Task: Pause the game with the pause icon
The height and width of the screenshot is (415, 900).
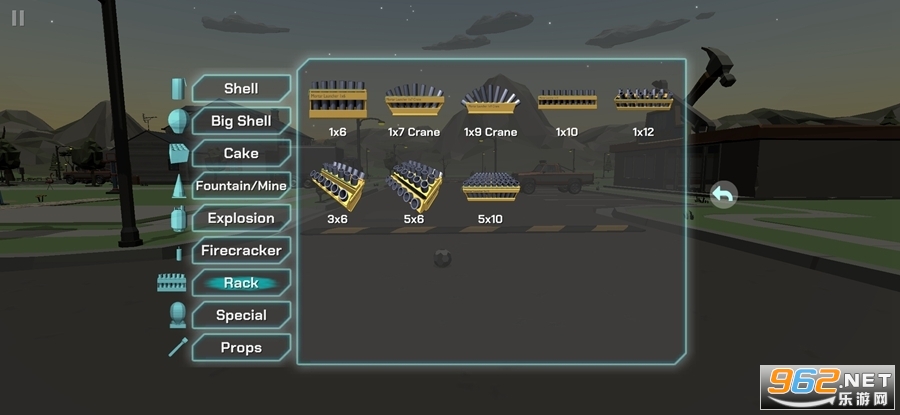Action: click(18, 18)
